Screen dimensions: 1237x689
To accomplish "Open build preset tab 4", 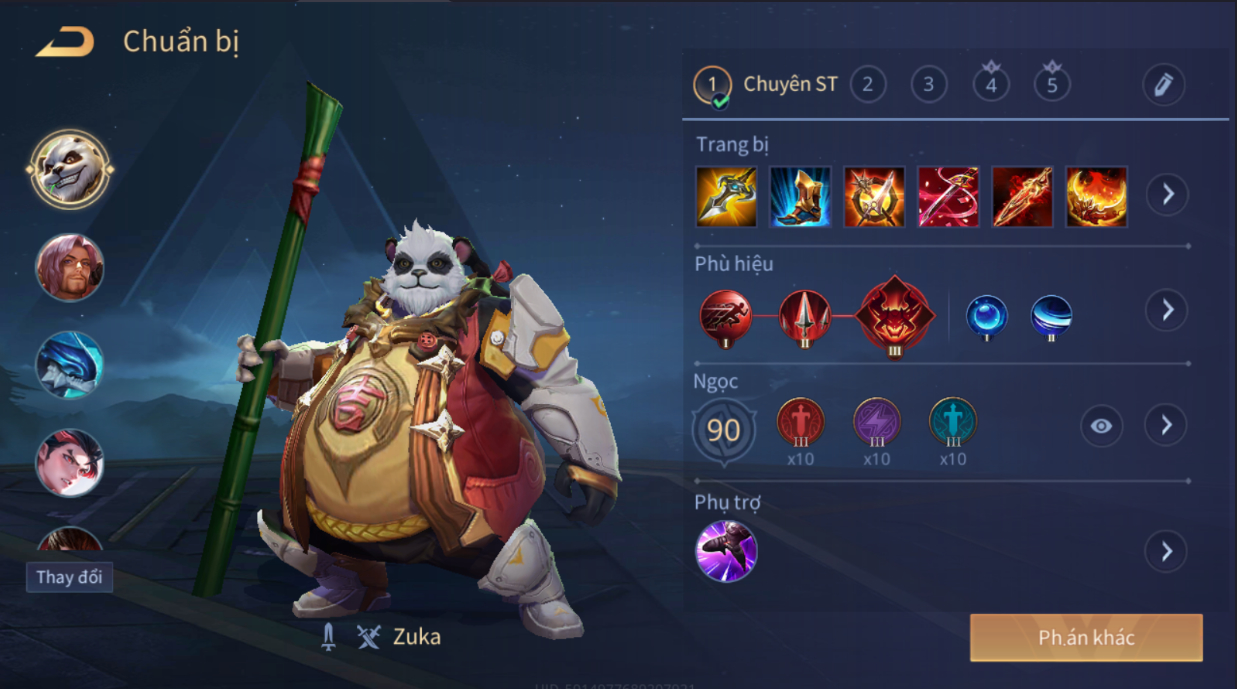I will point(991,85).
